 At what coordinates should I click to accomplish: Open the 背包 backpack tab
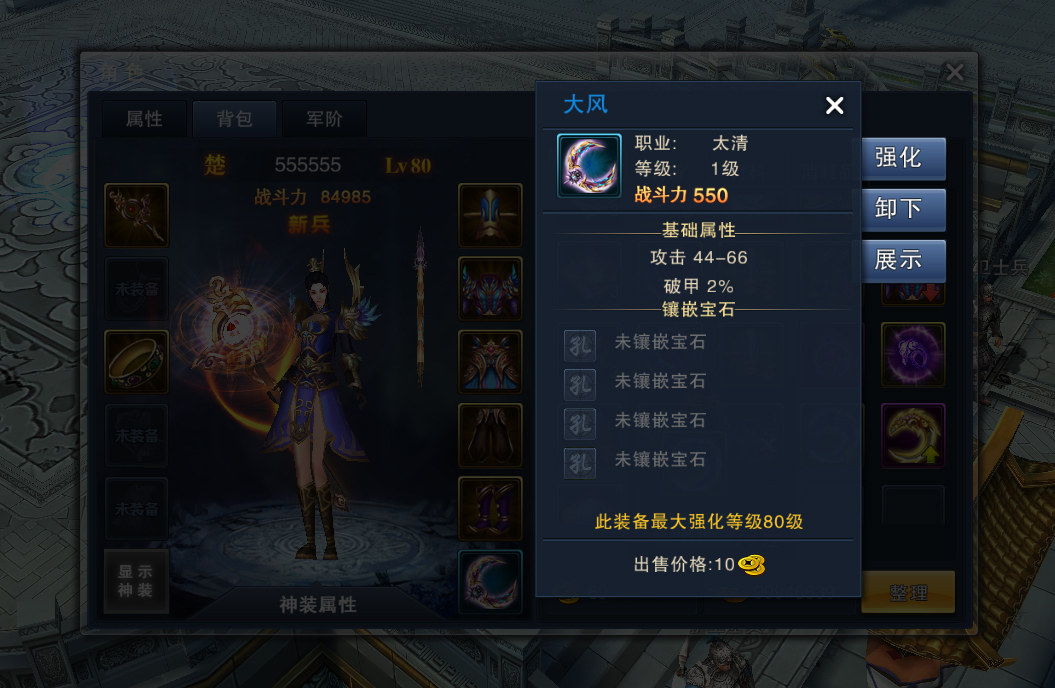[x=234, y=119]
